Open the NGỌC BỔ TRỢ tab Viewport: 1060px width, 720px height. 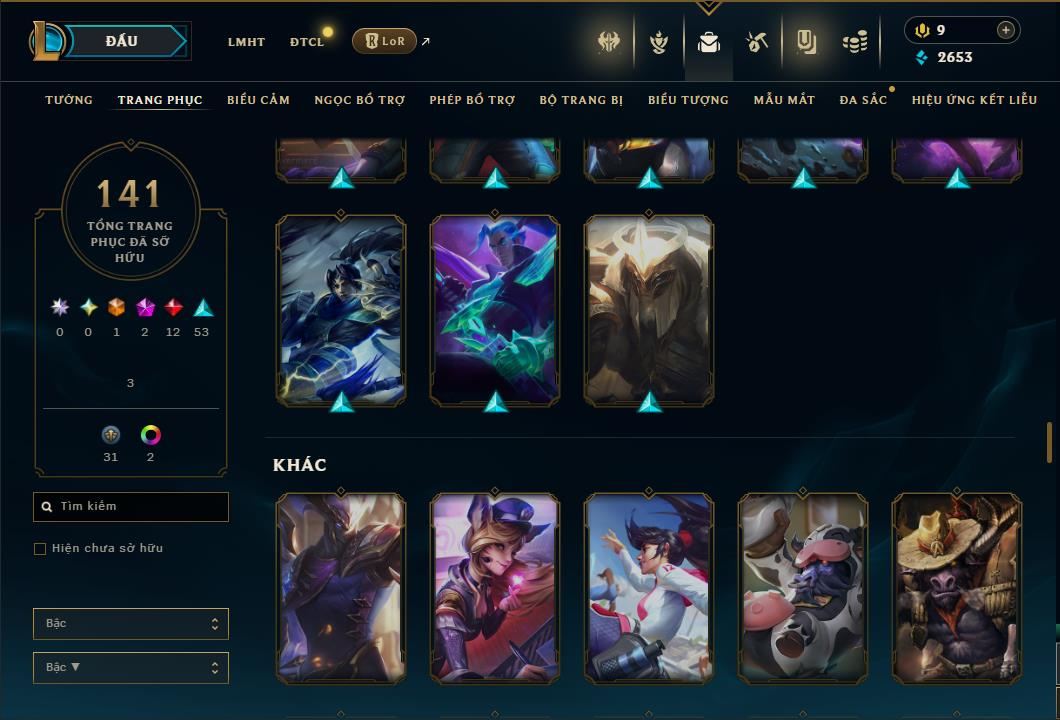tap(359, 100)
